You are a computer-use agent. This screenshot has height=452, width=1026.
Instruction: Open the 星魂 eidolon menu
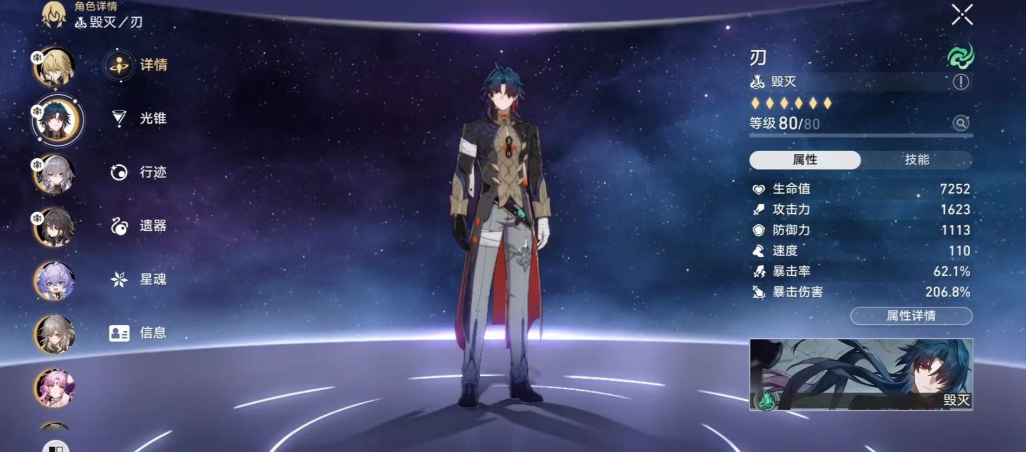[138, 279]
